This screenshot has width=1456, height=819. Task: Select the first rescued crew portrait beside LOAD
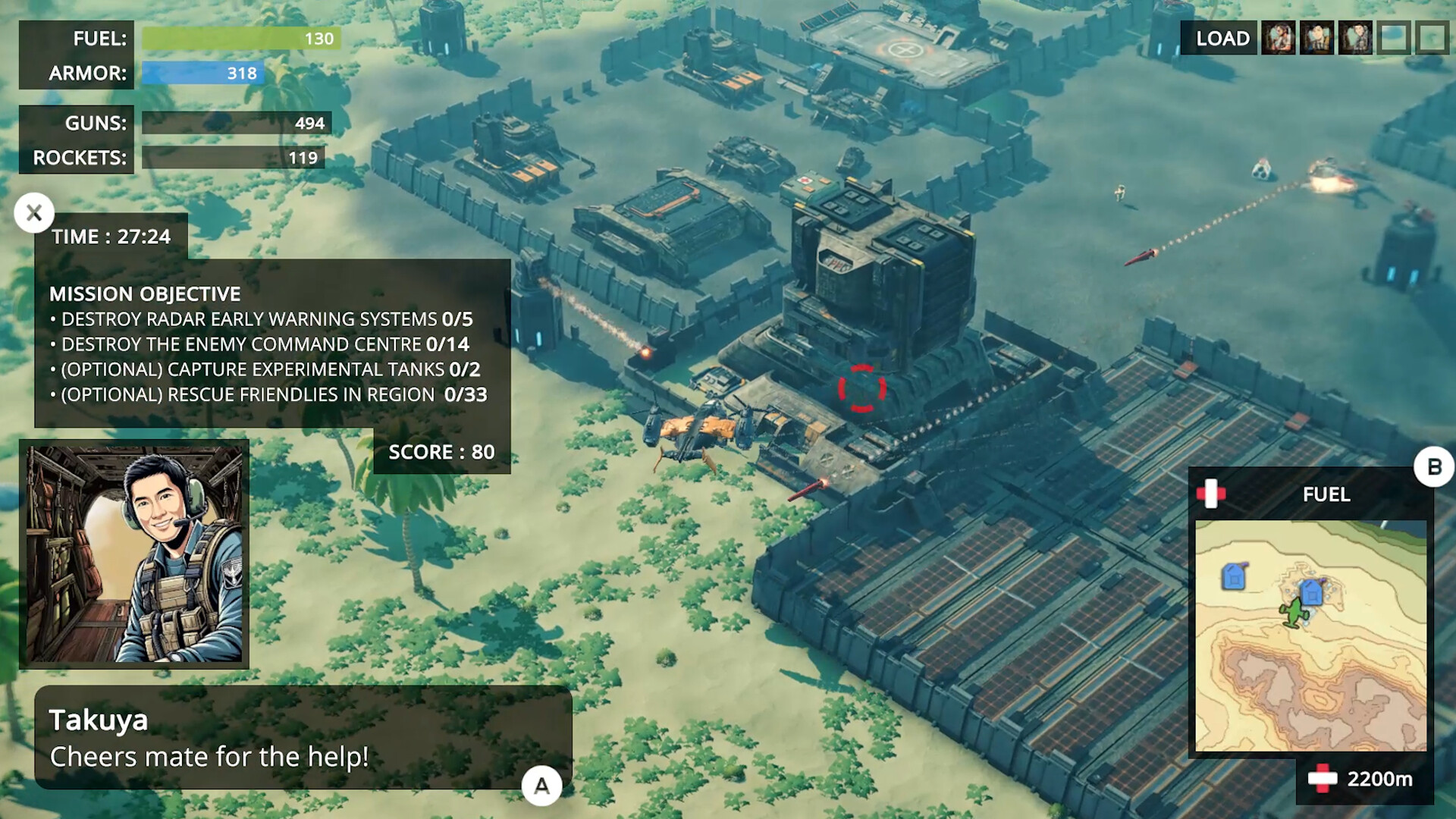(1279, 36)
